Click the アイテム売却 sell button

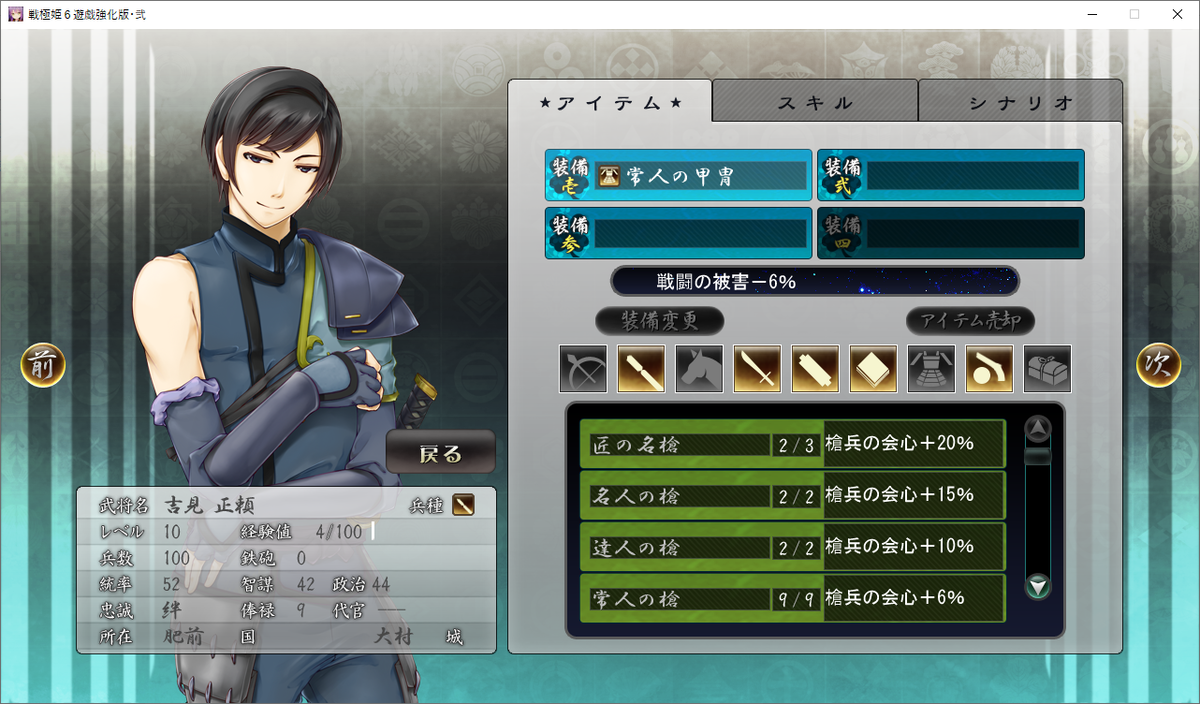point(970,321)
